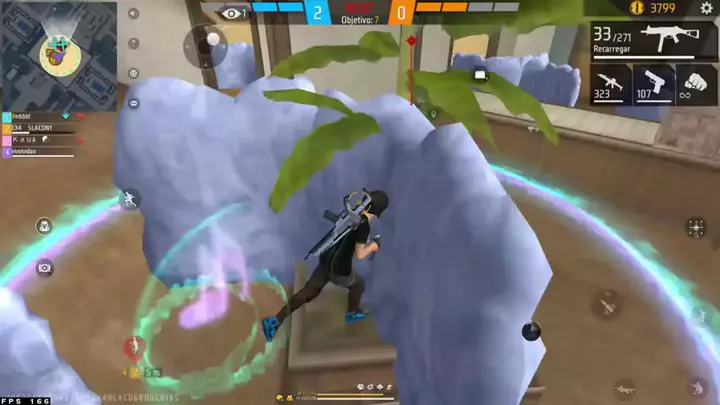Toggle the spectator eye icon

[233, 13]
